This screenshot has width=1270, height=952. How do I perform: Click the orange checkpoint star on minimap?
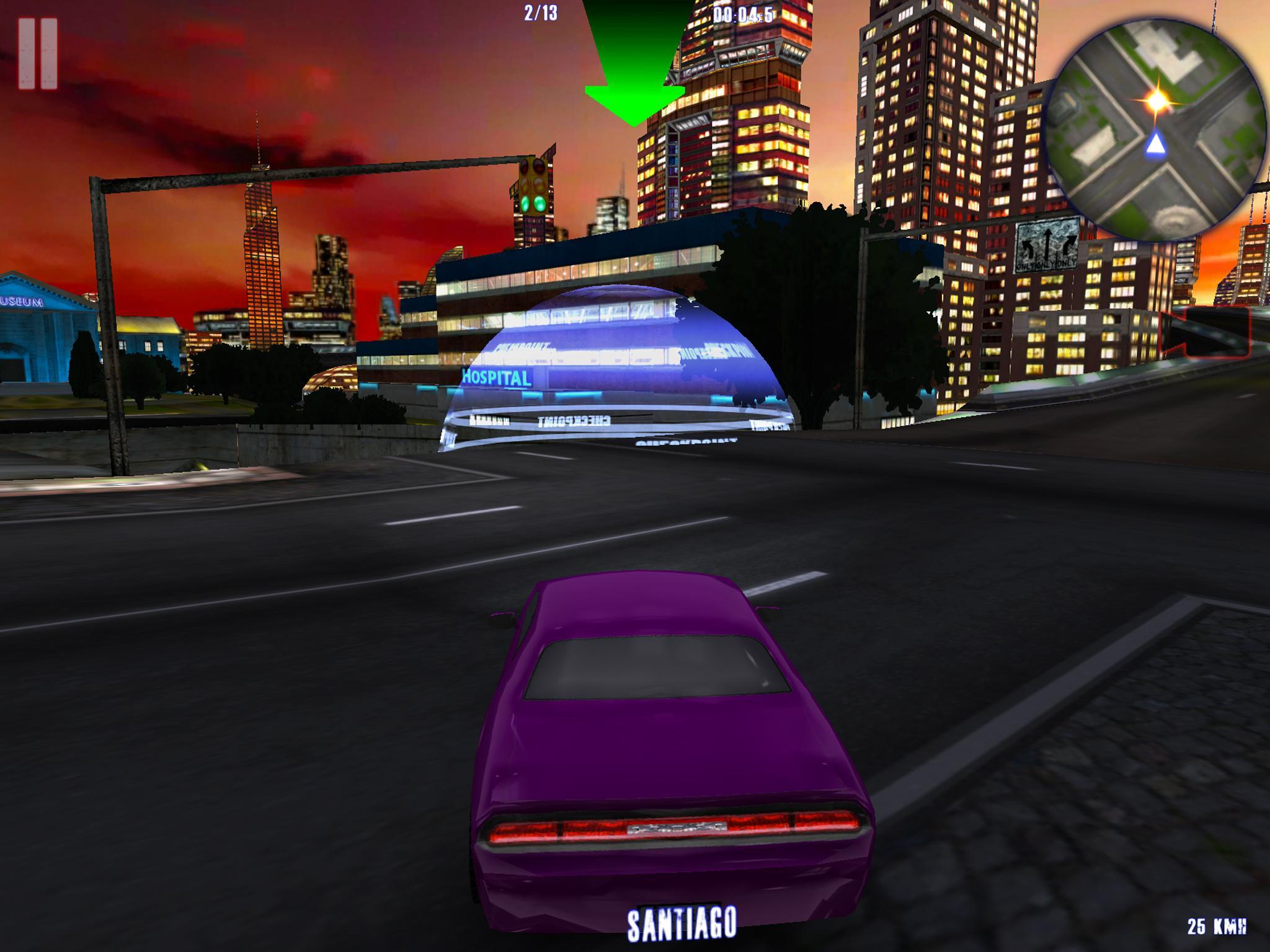(1157, 99)
